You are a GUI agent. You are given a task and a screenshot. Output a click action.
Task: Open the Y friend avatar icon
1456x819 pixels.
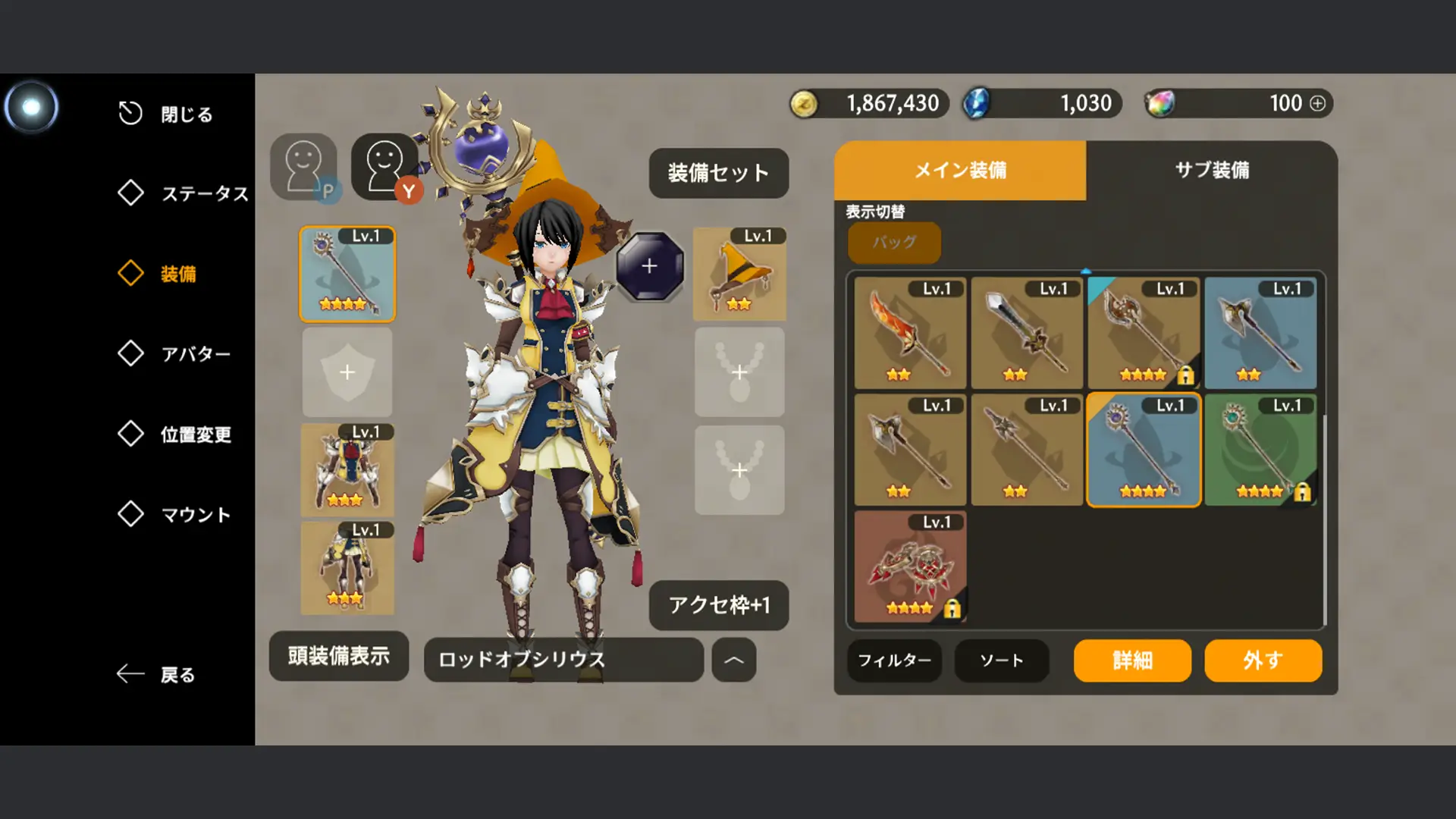pyautogui.click(x=387, y=165)
